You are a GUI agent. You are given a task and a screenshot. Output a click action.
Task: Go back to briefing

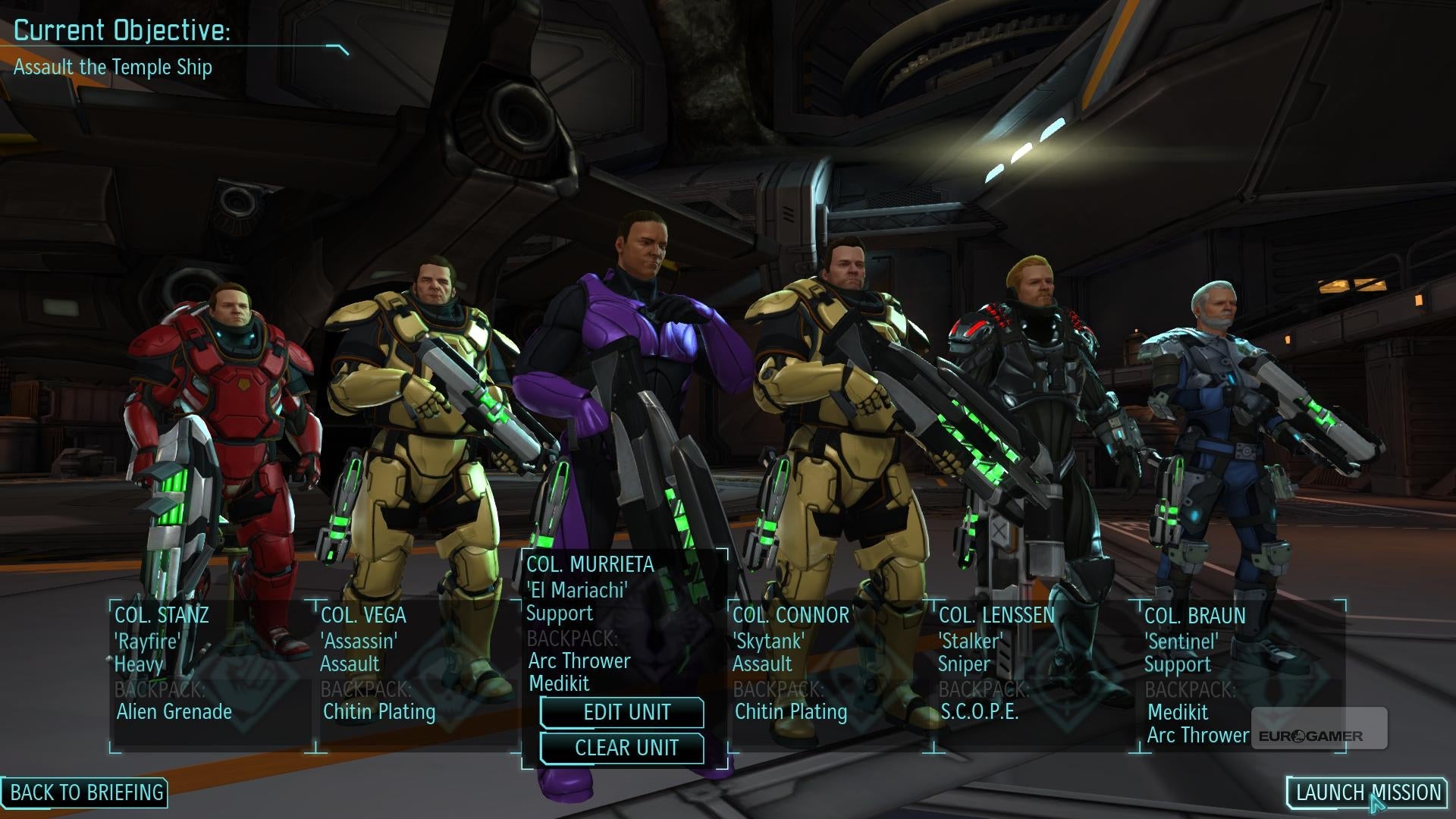(86, 792)
